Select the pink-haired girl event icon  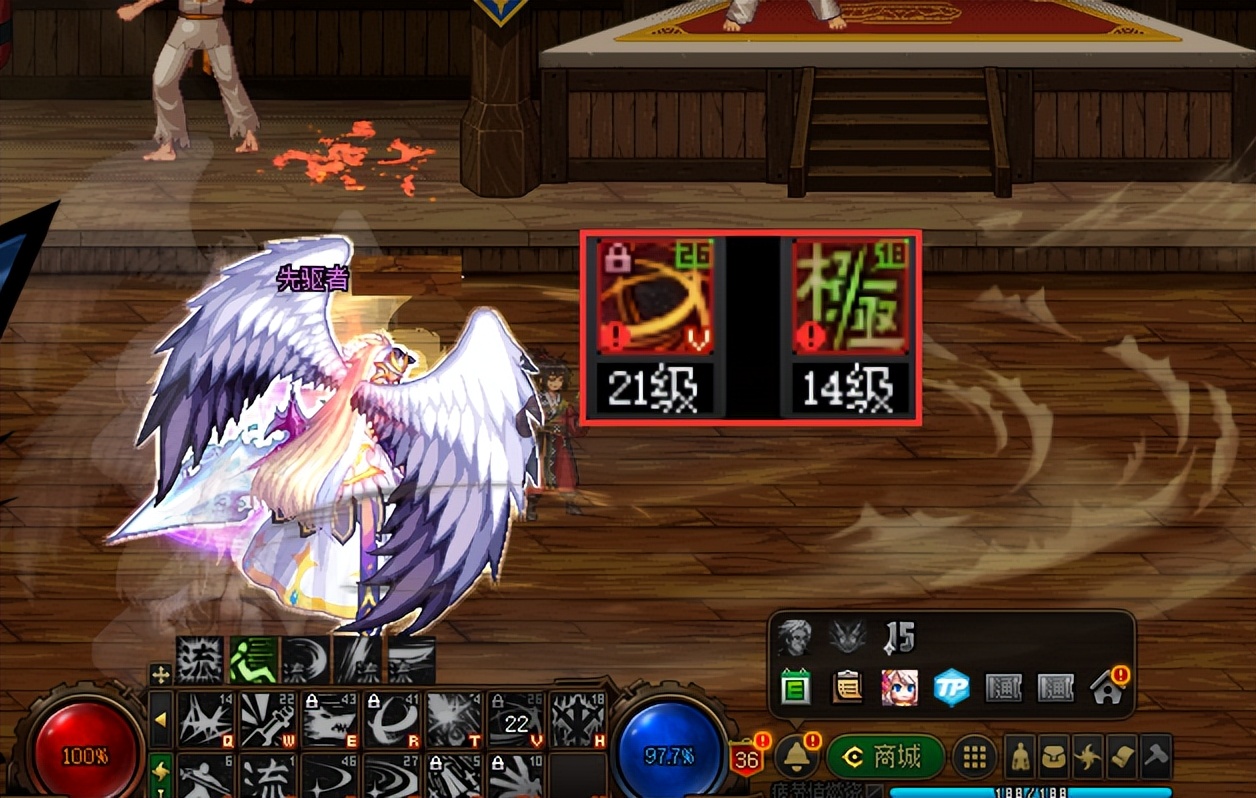pos(899,688)
